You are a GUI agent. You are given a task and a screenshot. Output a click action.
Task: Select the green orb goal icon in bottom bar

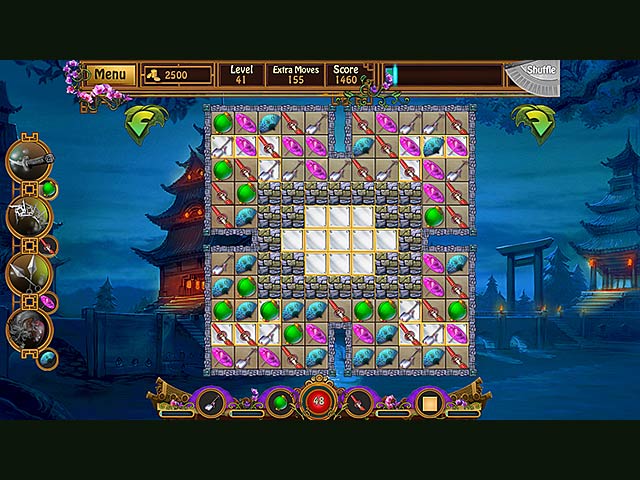tap(282, 402)
